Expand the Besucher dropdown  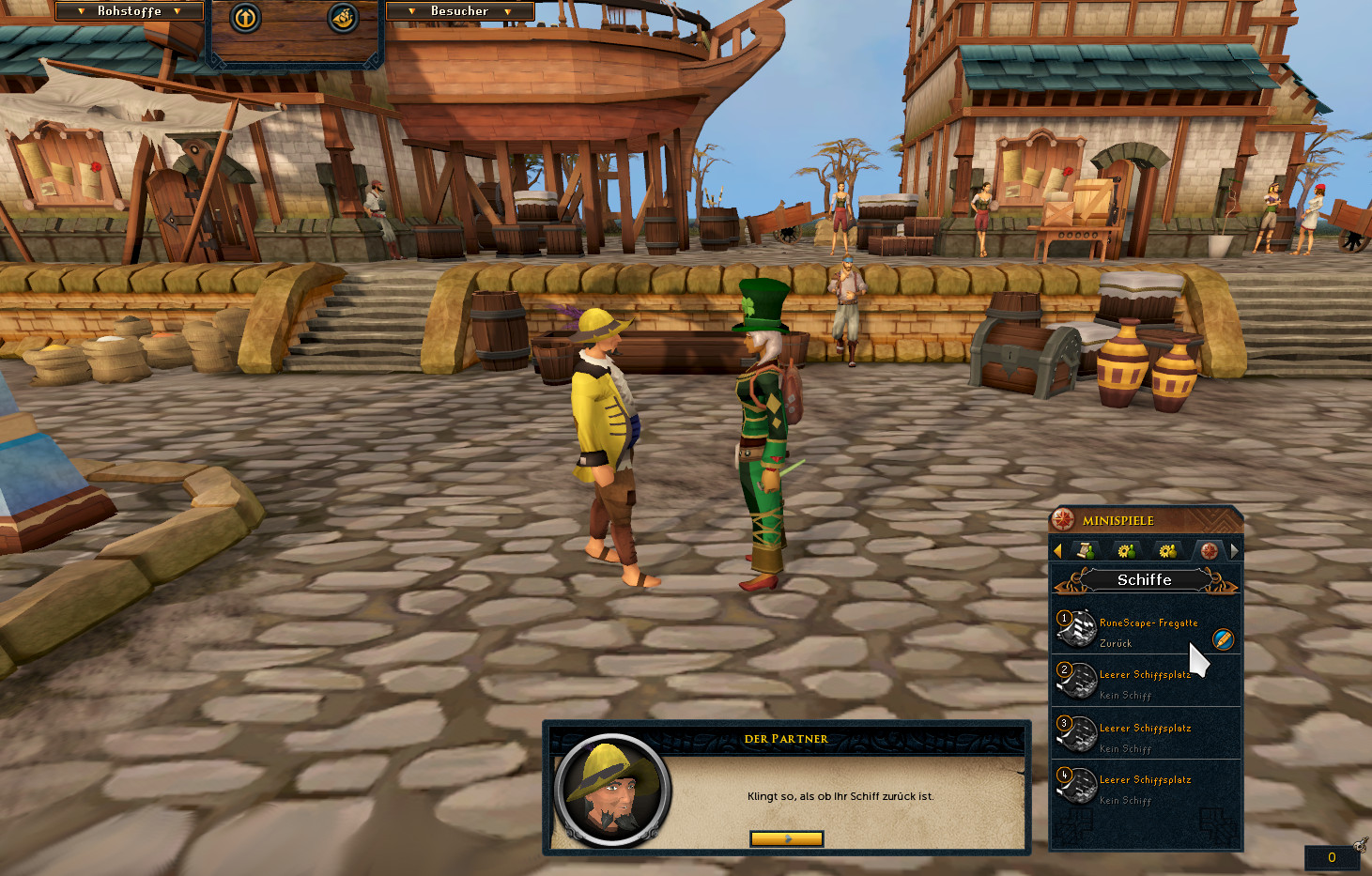coord(459,11)
